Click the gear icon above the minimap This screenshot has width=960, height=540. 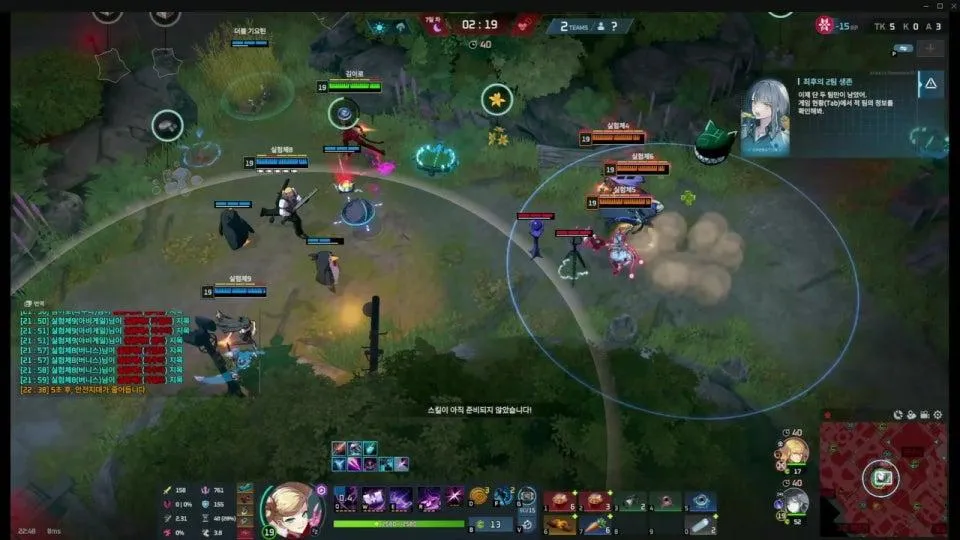pos(939,415)
